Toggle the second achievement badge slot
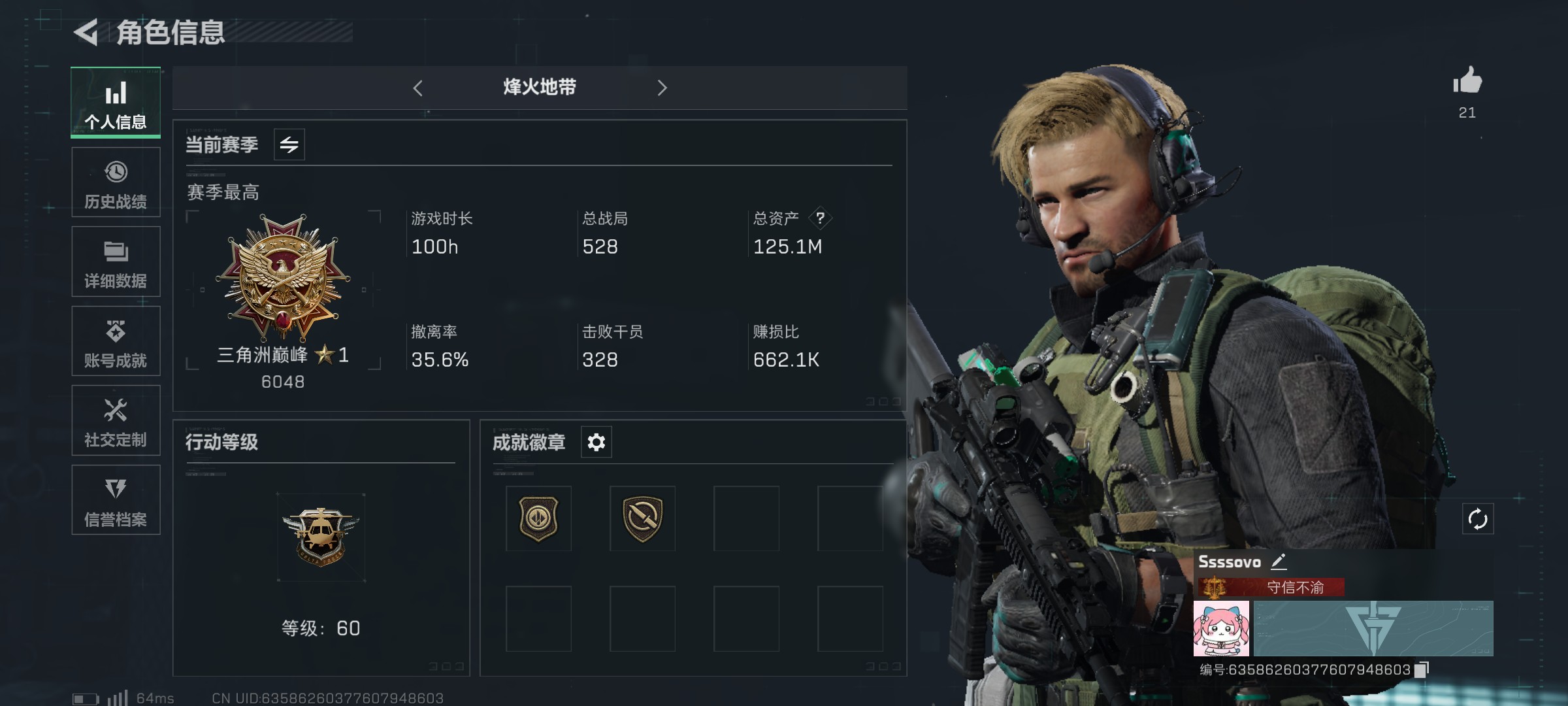The height and width of the screenshot is (706, 1568). [x=642, y=518]
